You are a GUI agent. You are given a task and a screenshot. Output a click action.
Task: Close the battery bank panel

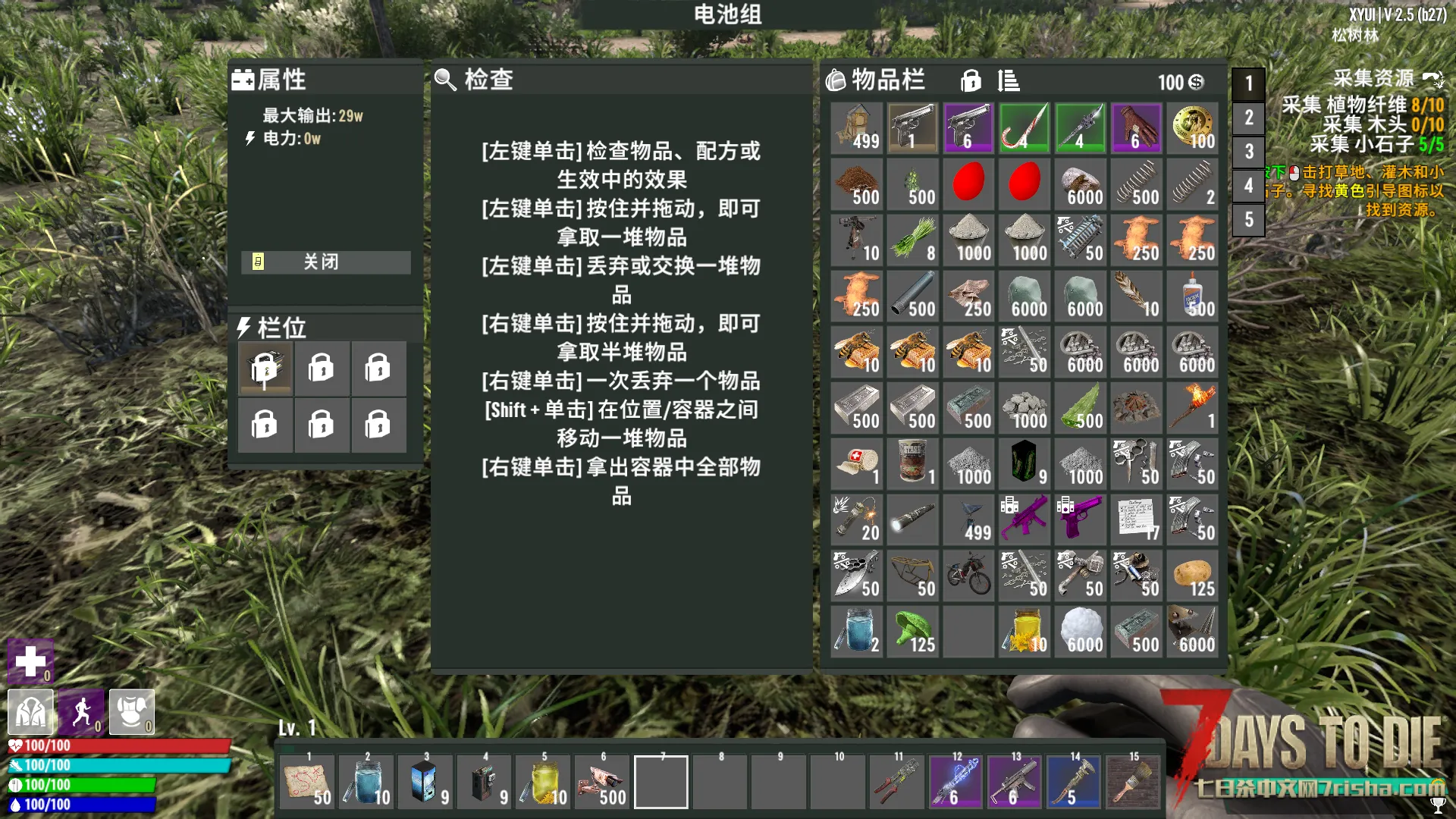[325, 262]
